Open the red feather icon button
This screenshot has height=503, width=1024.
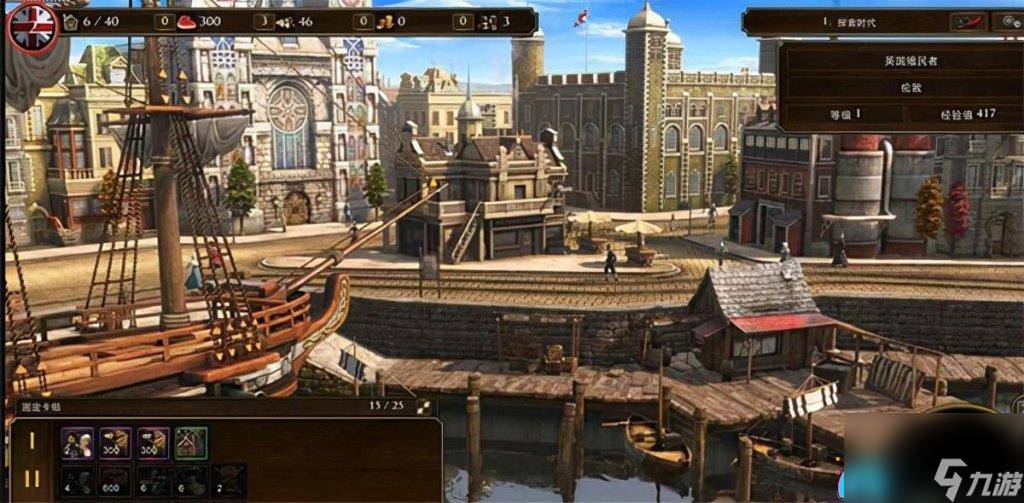tap(967, 21)
